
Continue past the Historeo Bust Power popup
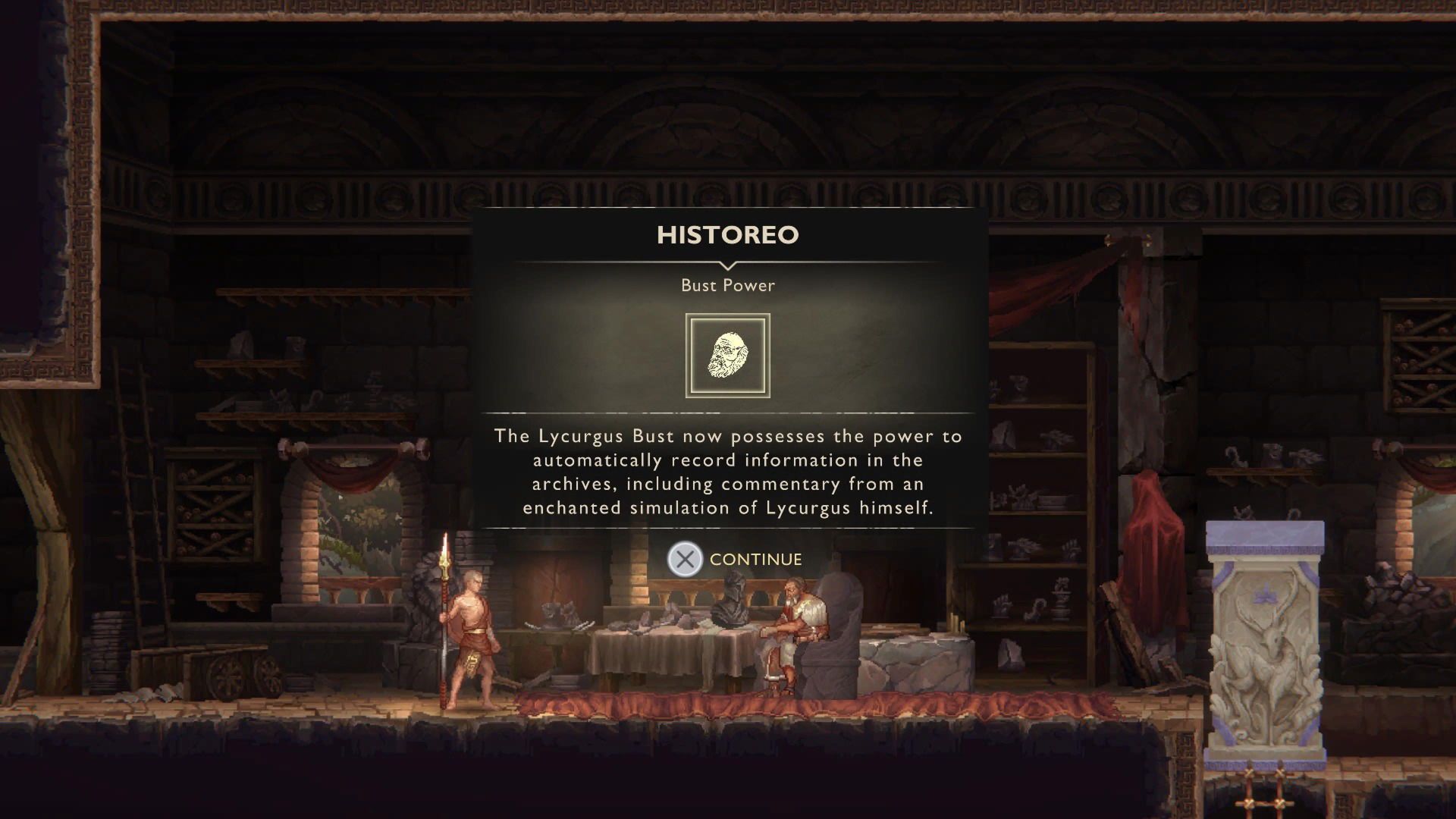click(734, 560)
